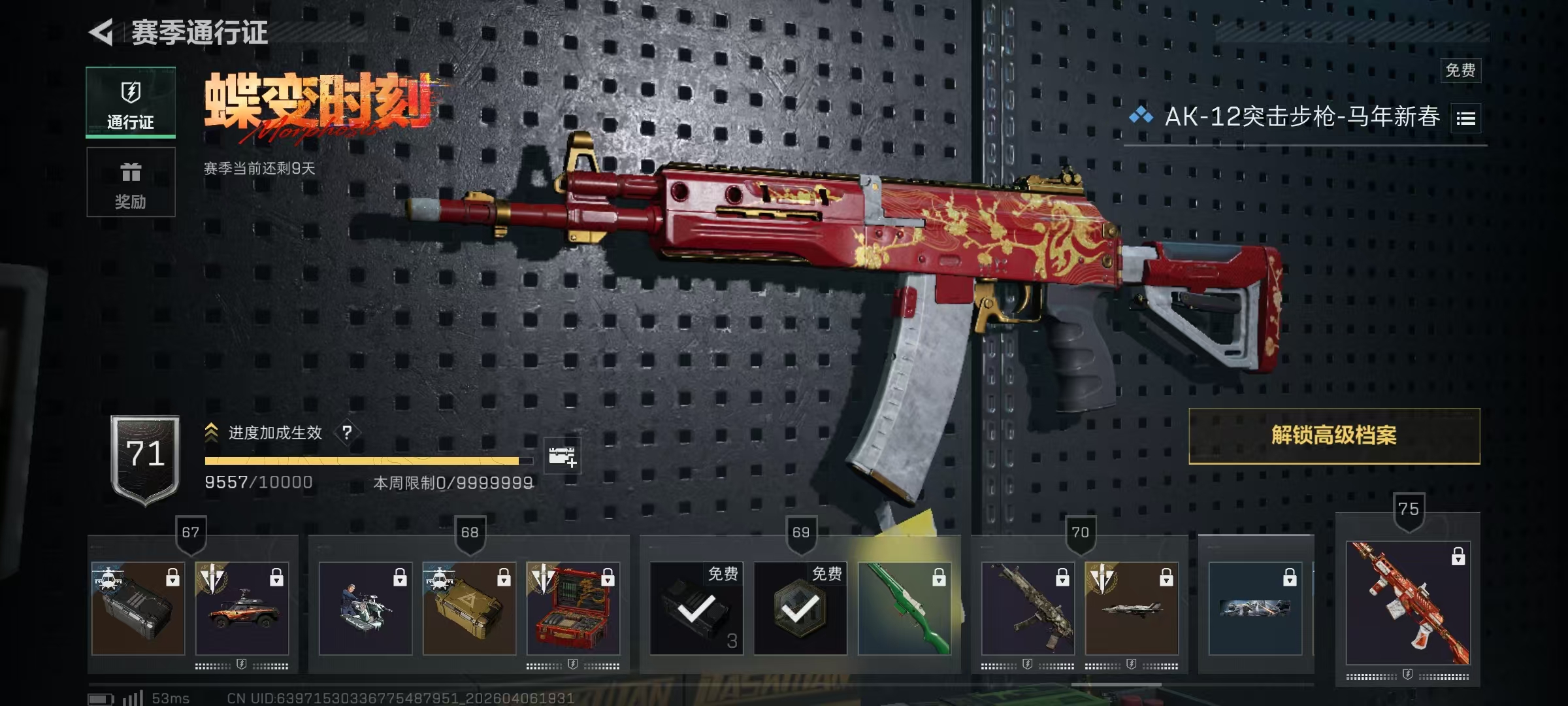This screenshot has width=1568, height=706.
Task: Select the claimed free reward showing 3
Action: coord(696,609)
